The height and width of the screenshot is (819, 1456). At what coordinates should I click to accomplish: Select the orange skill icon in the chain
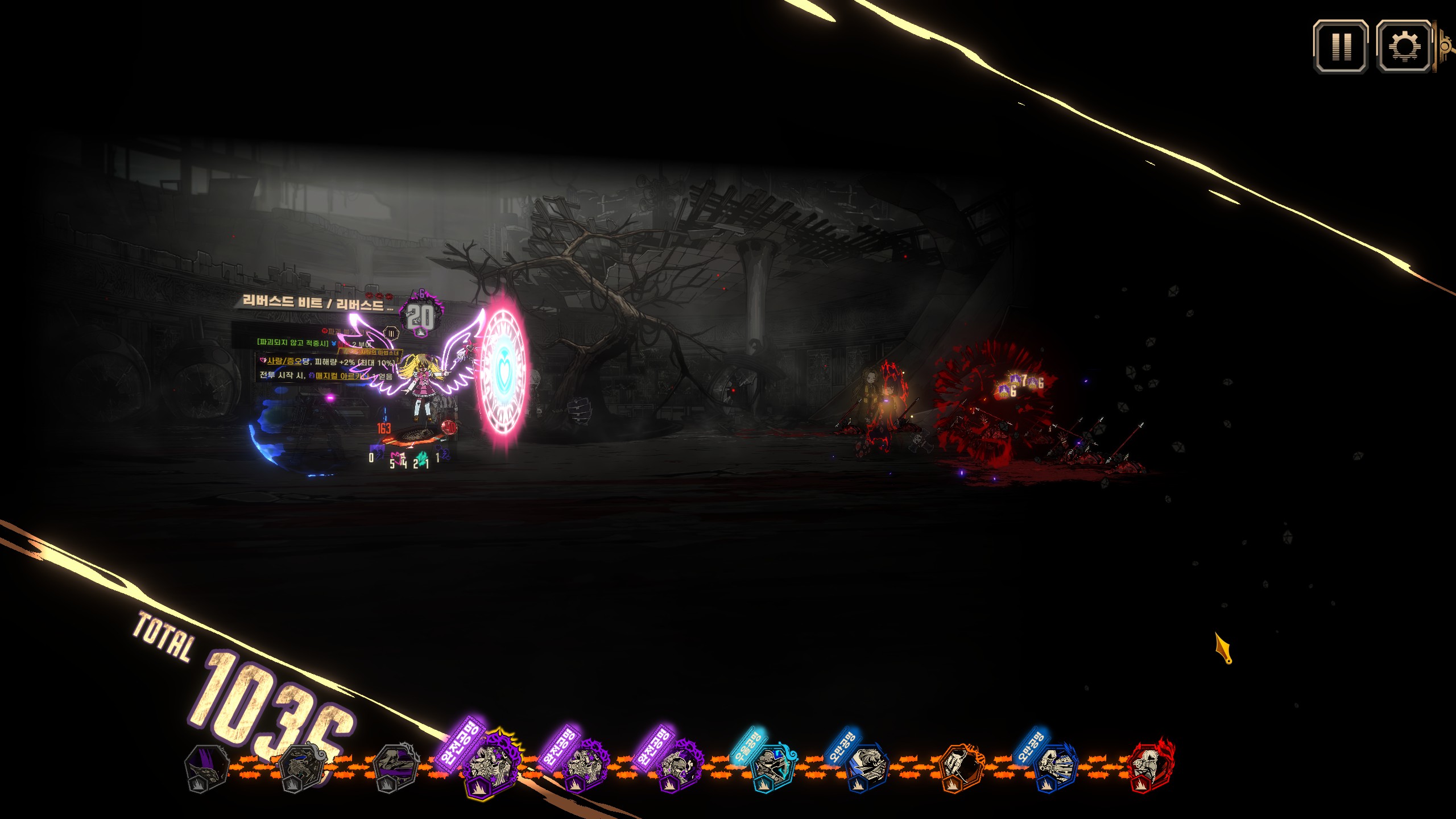tap(960, 767)
